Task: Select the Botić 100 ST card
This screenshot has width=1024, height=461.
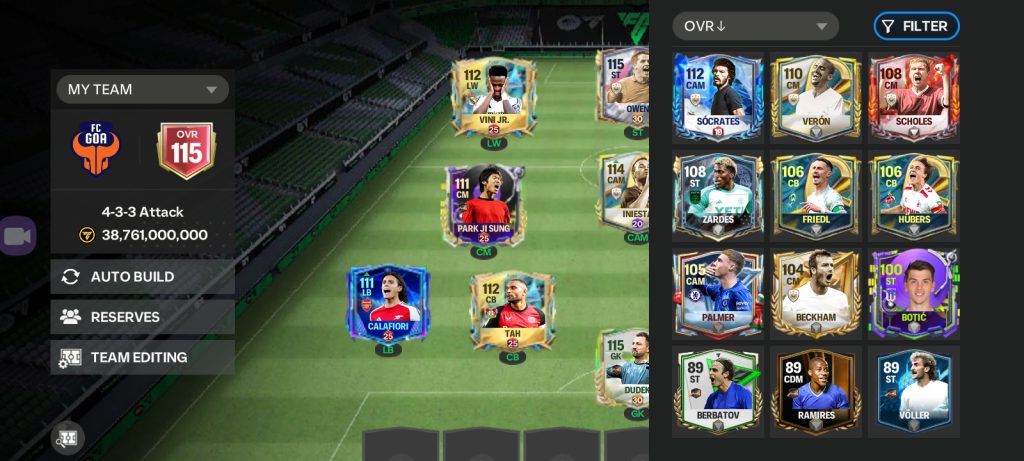Action: tap(913, 292)
